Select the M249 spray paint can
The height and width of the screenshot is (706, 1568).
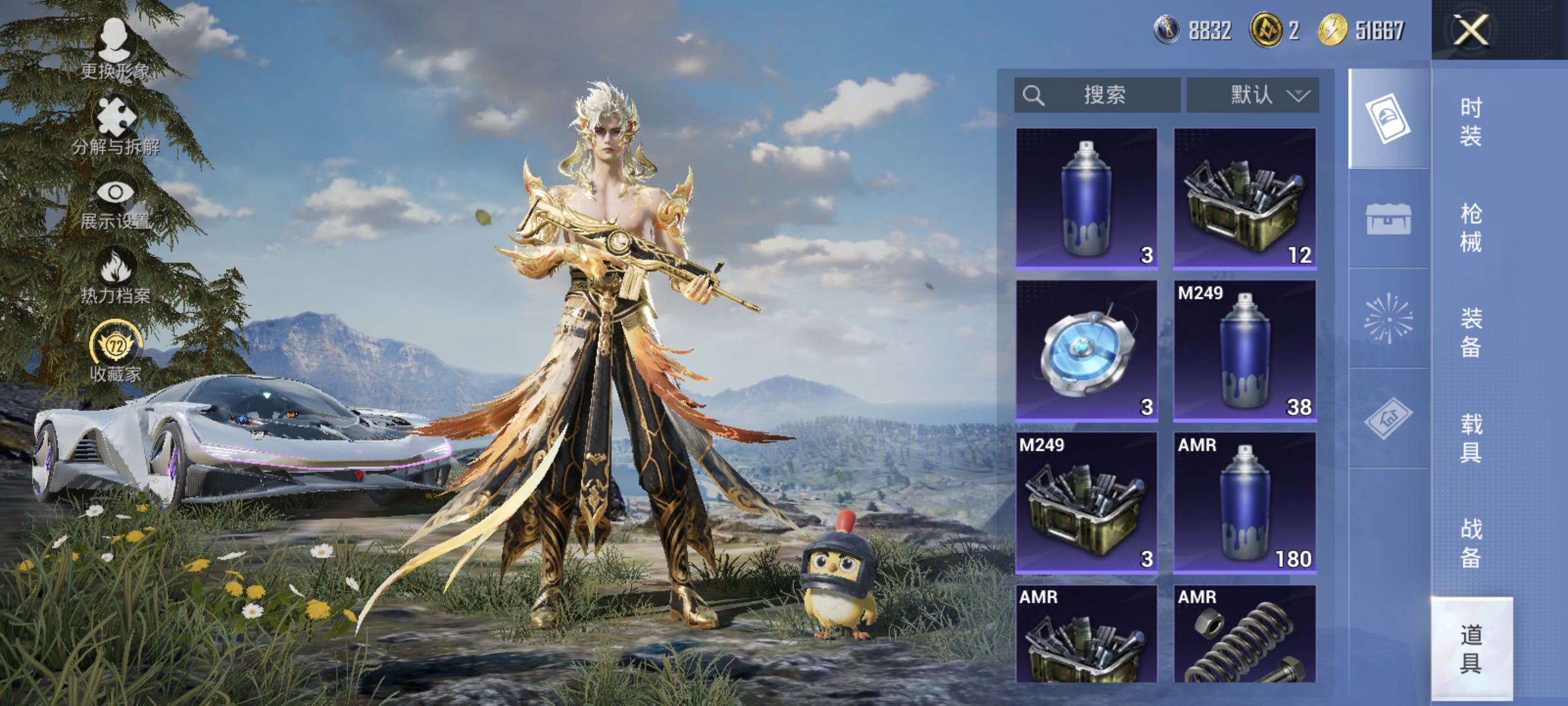[1245, 350]
